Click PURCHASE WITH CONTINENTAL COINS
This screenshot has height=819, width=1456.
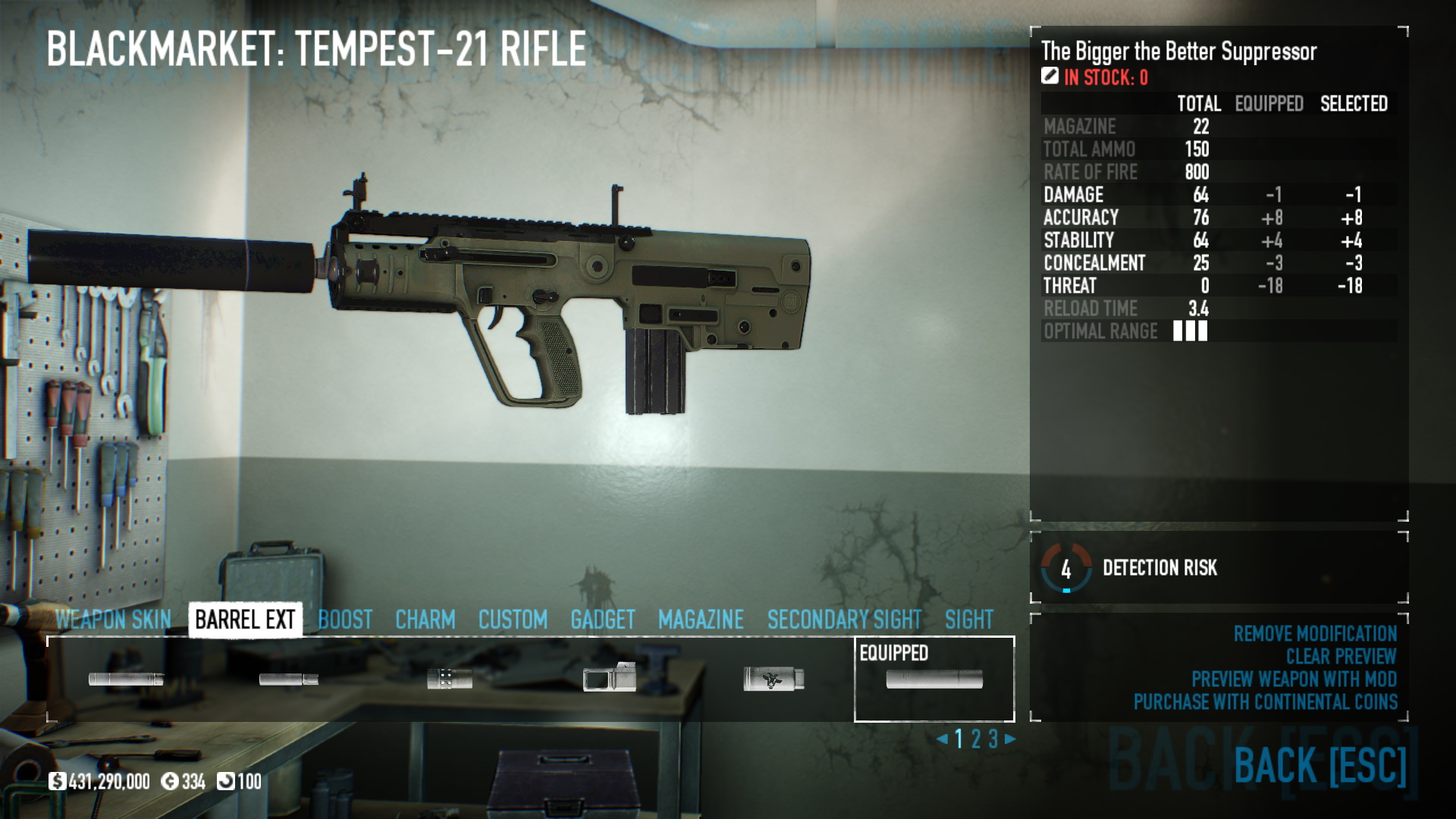point(1265,702)
